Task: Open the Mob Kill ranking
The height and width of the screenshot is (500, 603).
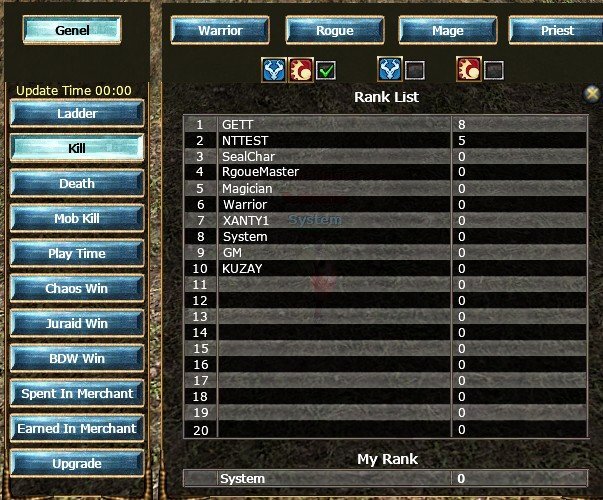Action: click(77, 219)
